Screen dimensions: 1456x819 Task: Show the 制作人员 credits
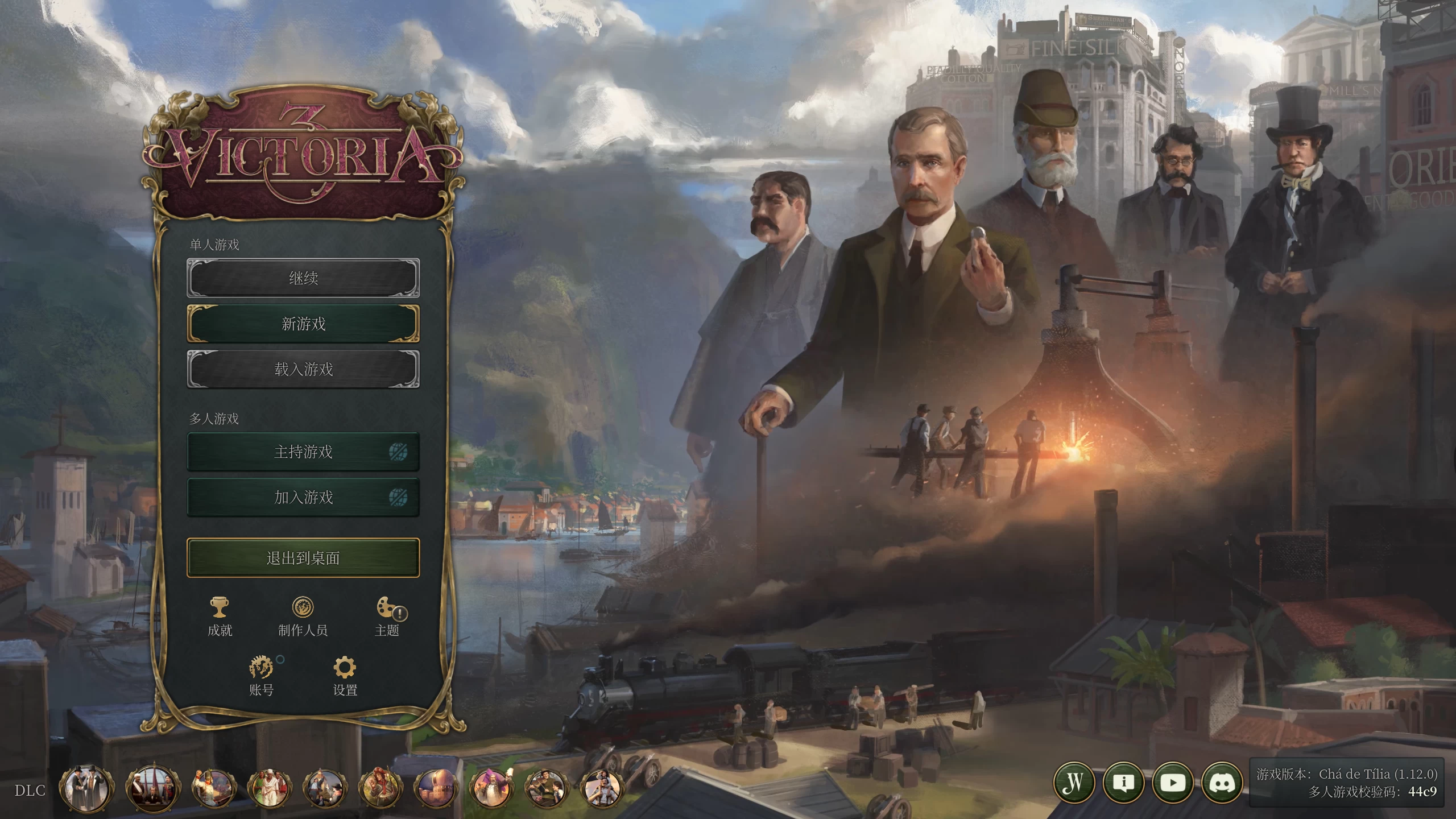pos(303,614)
